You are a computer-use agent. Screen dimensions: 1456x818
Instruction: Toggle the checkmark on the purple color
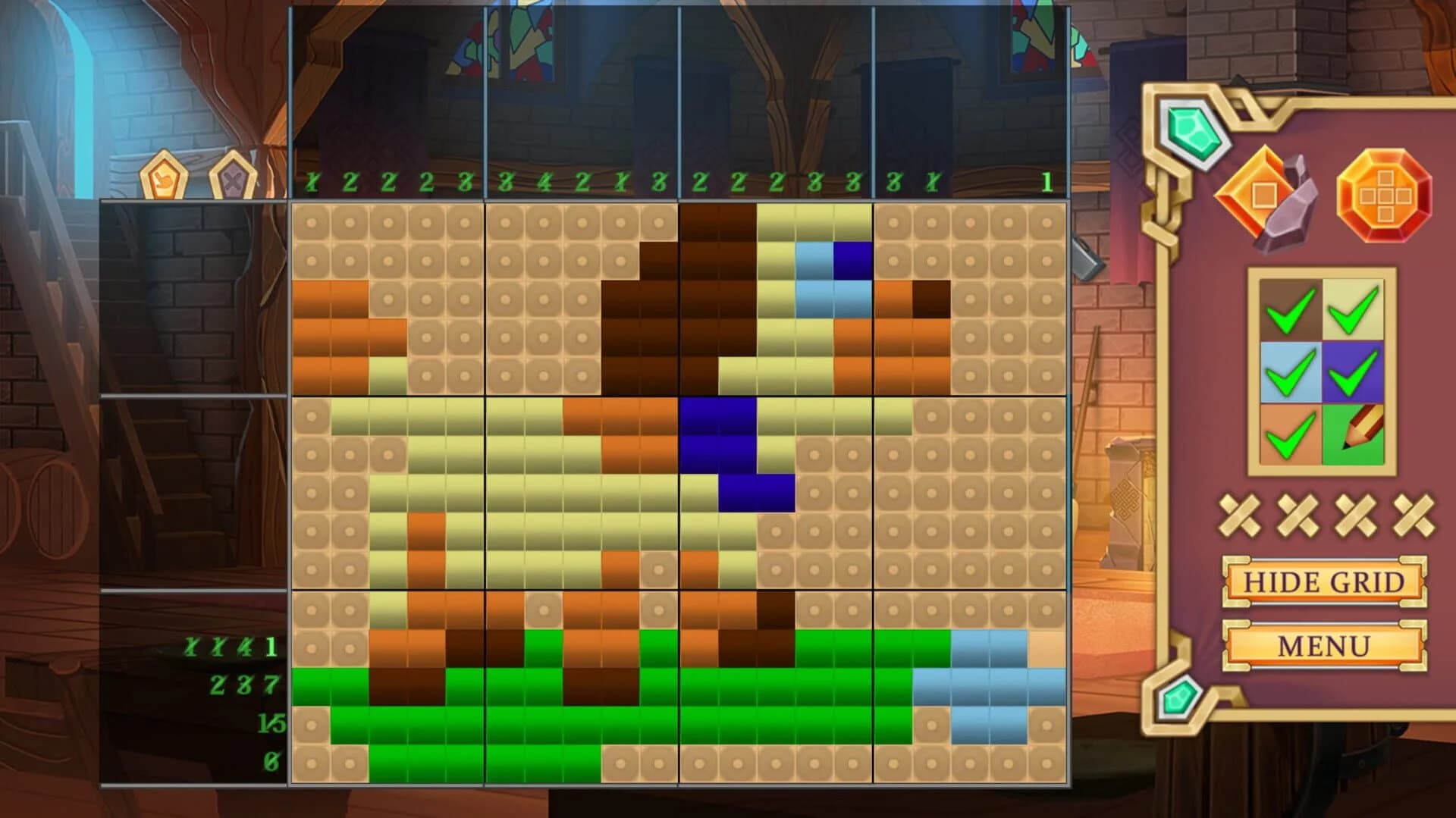[x=1354, y=371]
